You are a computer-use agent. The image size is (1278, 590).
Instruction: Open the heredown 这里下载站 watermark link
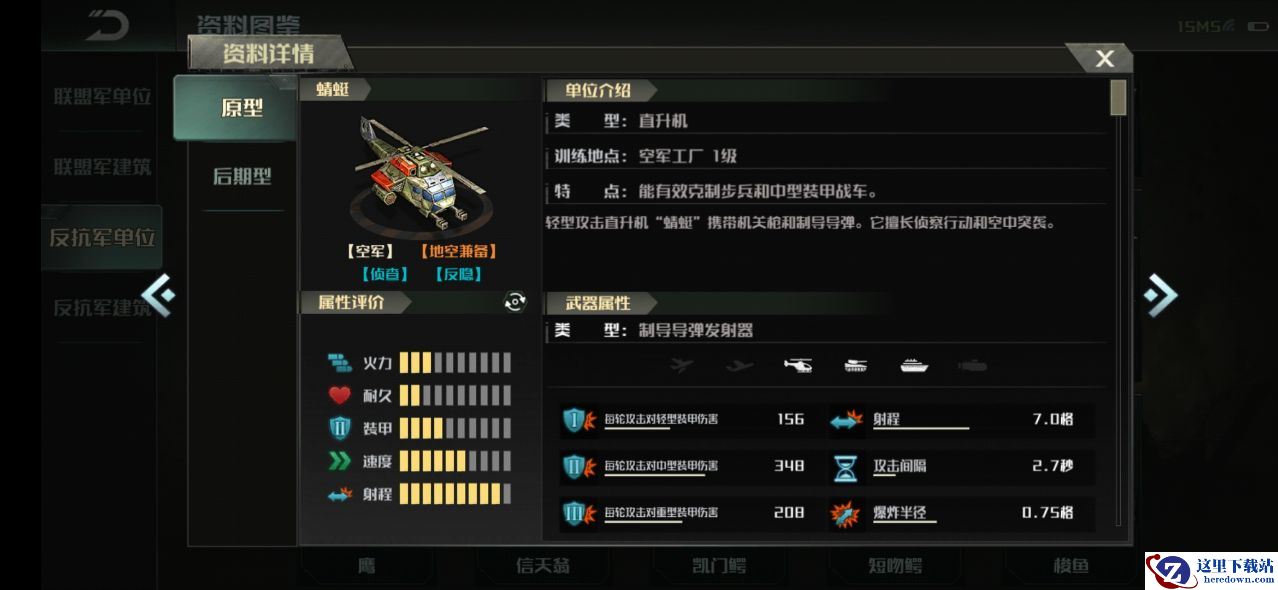[1210, 570]
